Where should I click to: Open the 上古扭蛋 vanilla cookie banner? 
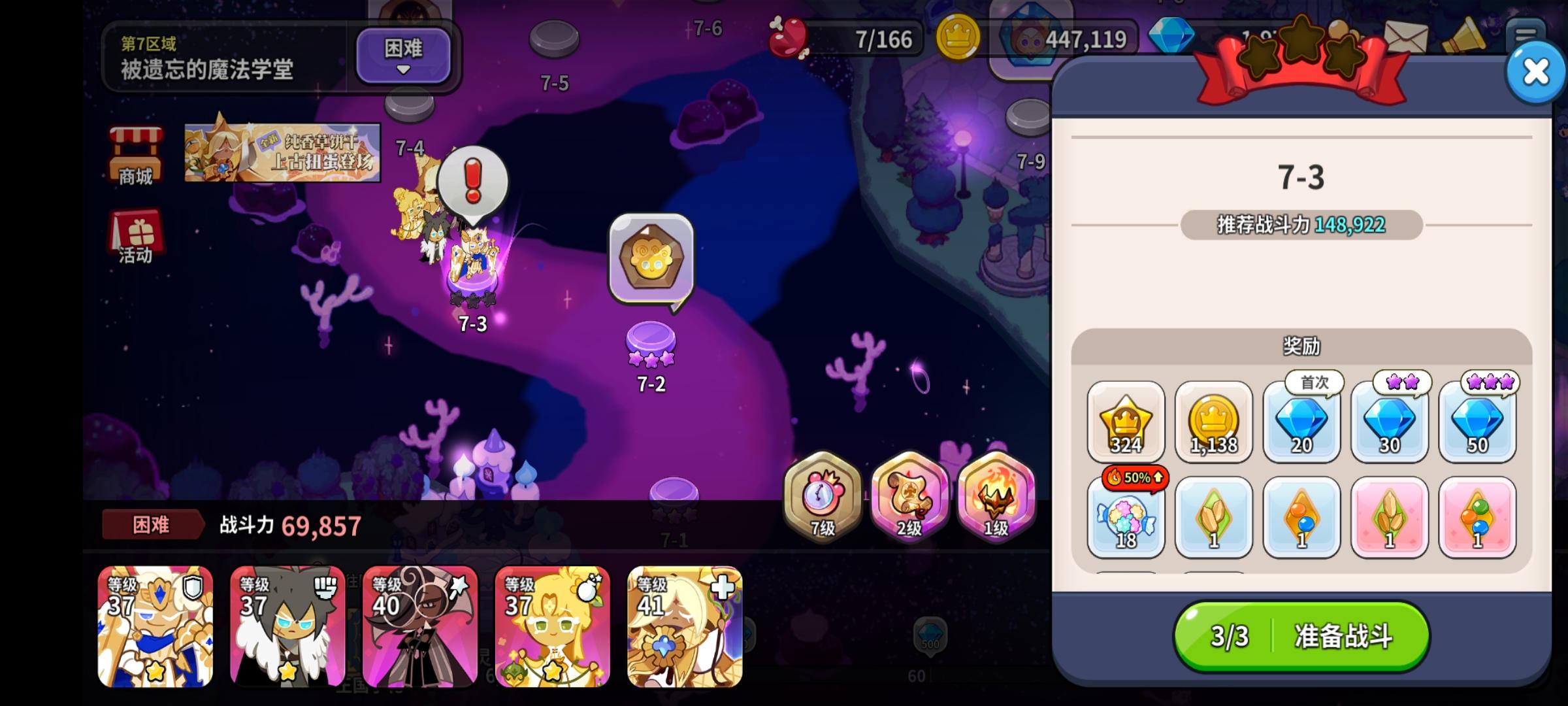tap(281, 150)
